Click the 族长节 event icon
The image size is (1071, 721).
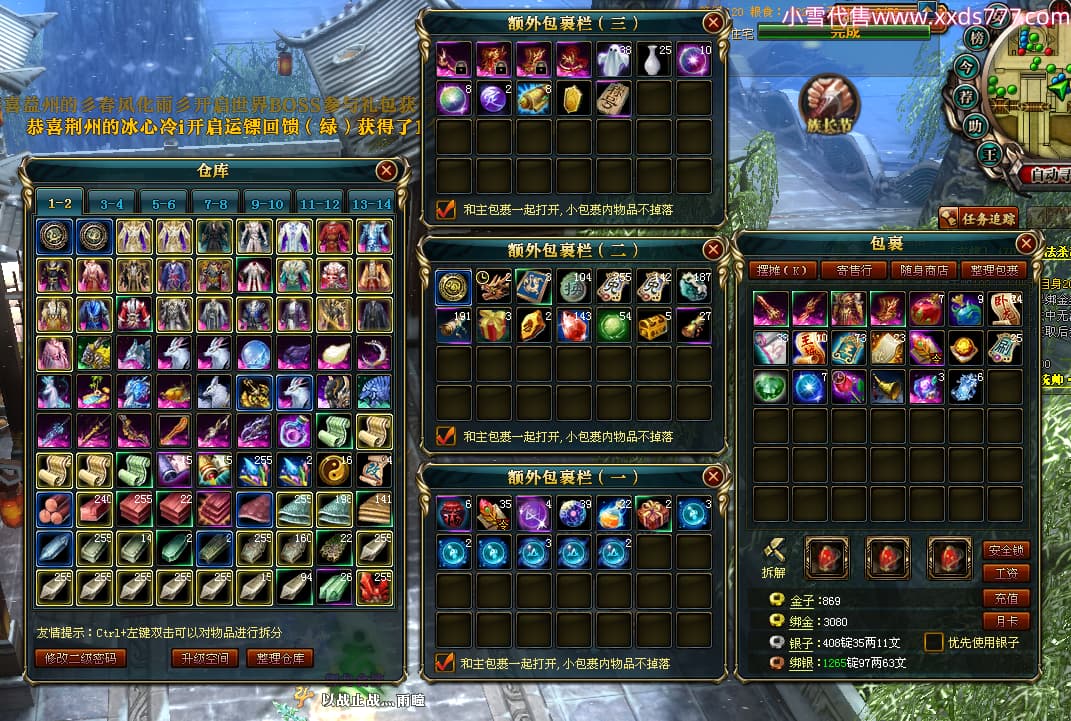pyautogui.click(x=829, y=105)
